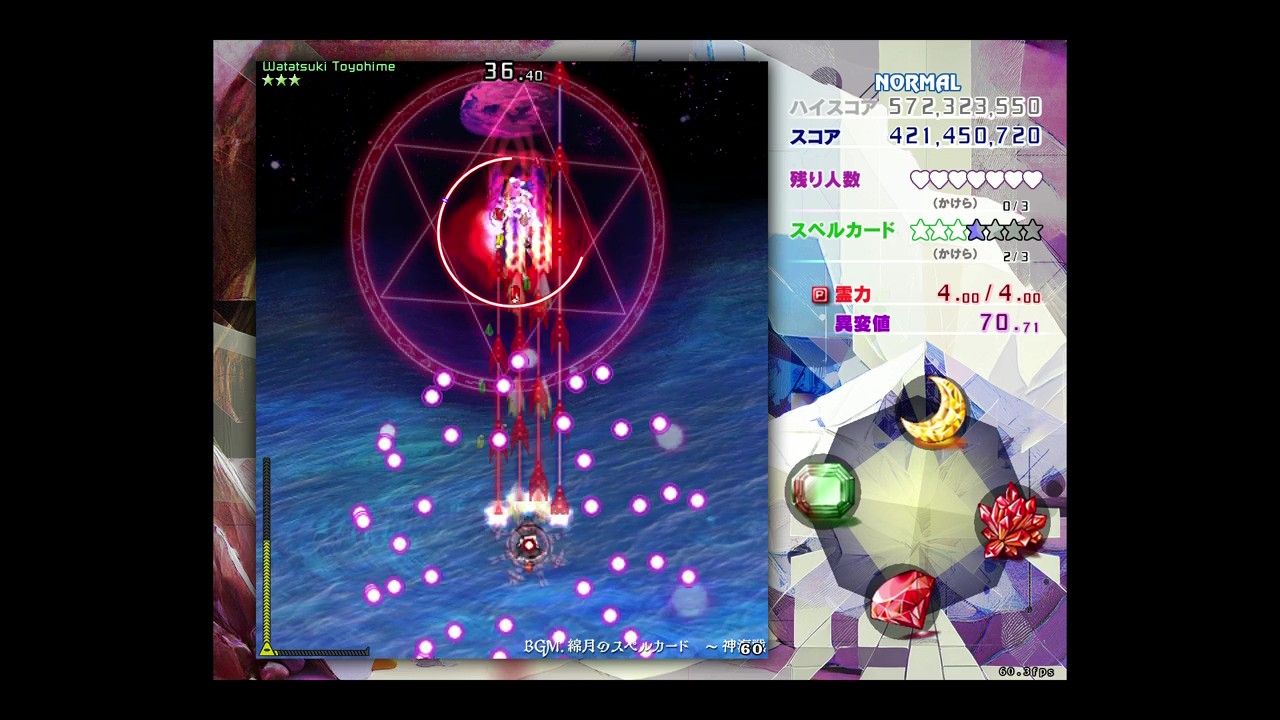This screenshot has width=1280, height=720.
Task: Click the green emerald gem icon
Action: pyautogui.click(x=823, y=490)
